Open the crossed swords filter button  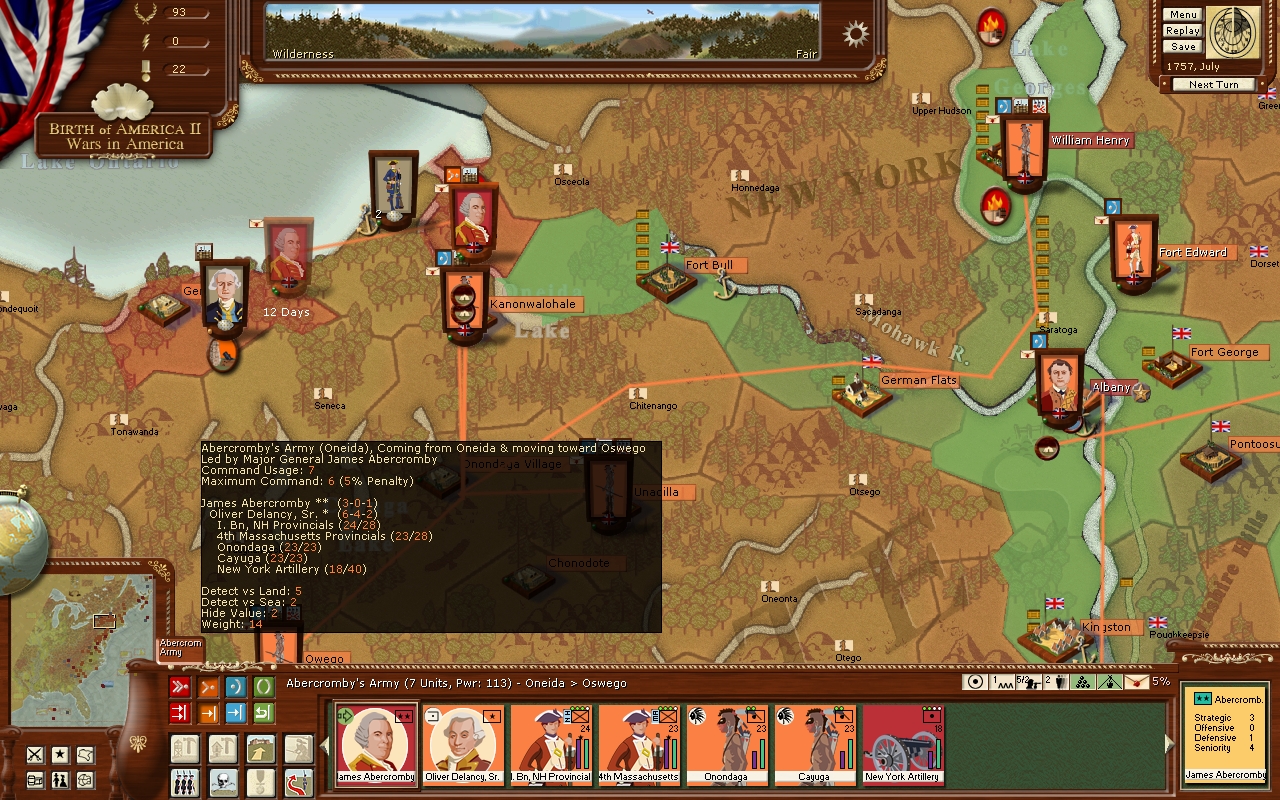35,755
